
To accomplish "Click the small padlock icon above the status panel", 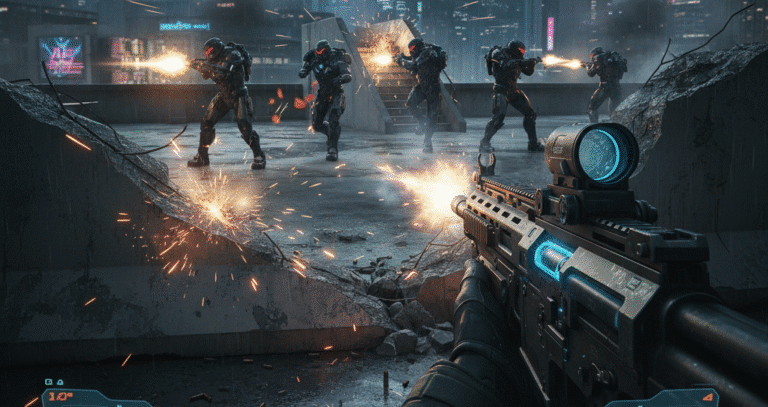I will coord(60,382).
